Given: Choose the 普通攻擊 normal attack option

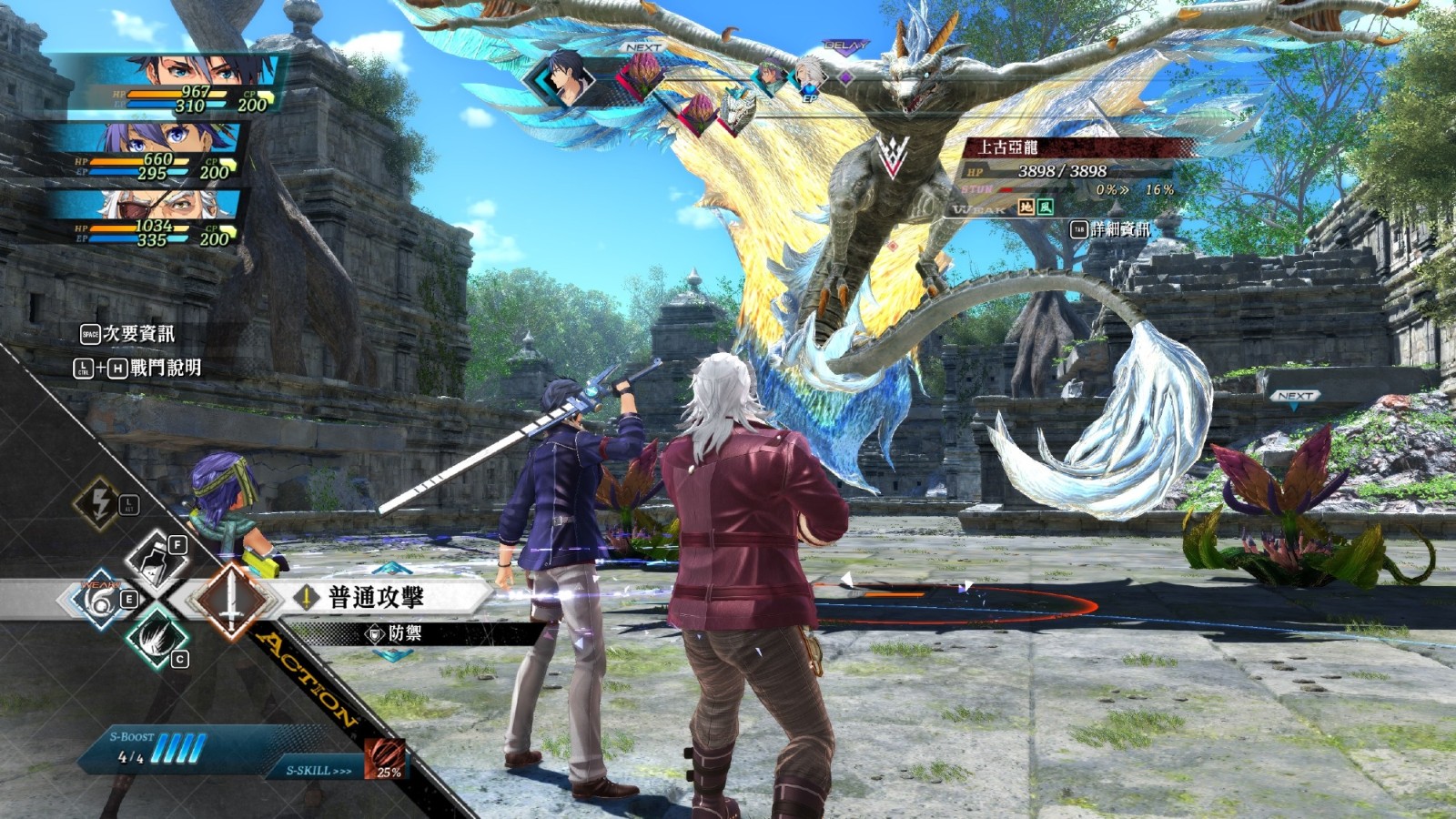Looking at the screenshot, I should point(376,598).
